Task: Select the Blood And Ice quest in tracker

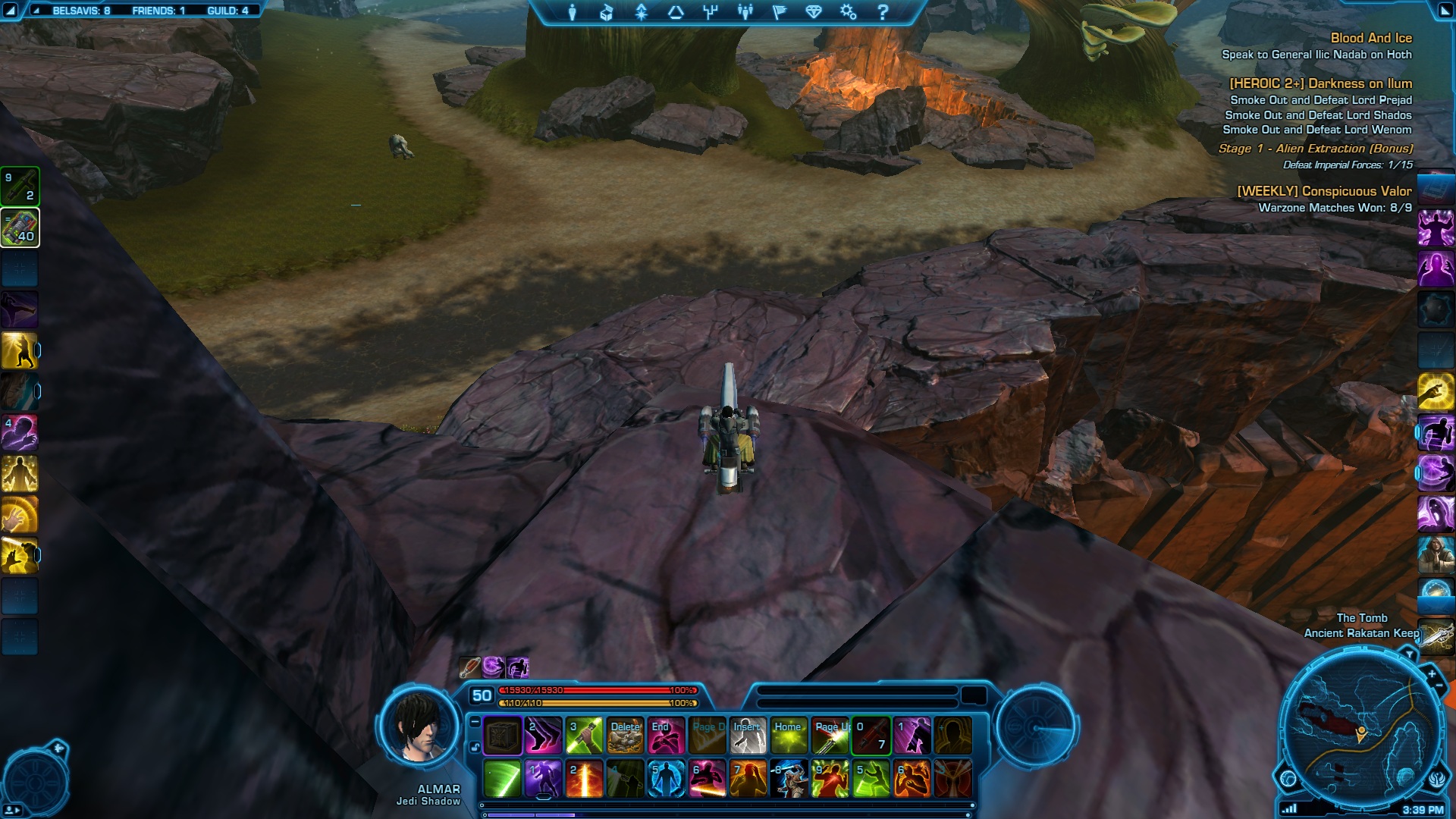Action: tap(1371, 38)
